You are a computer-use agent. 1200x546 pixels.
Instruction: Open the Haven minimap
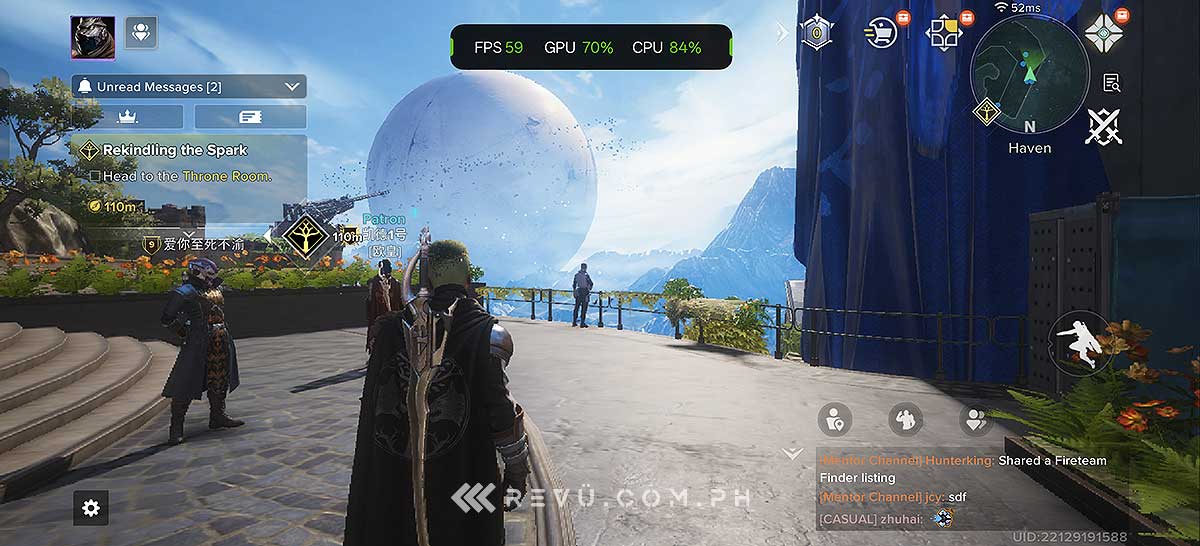pyautogui.click(x=1029, y=73)
